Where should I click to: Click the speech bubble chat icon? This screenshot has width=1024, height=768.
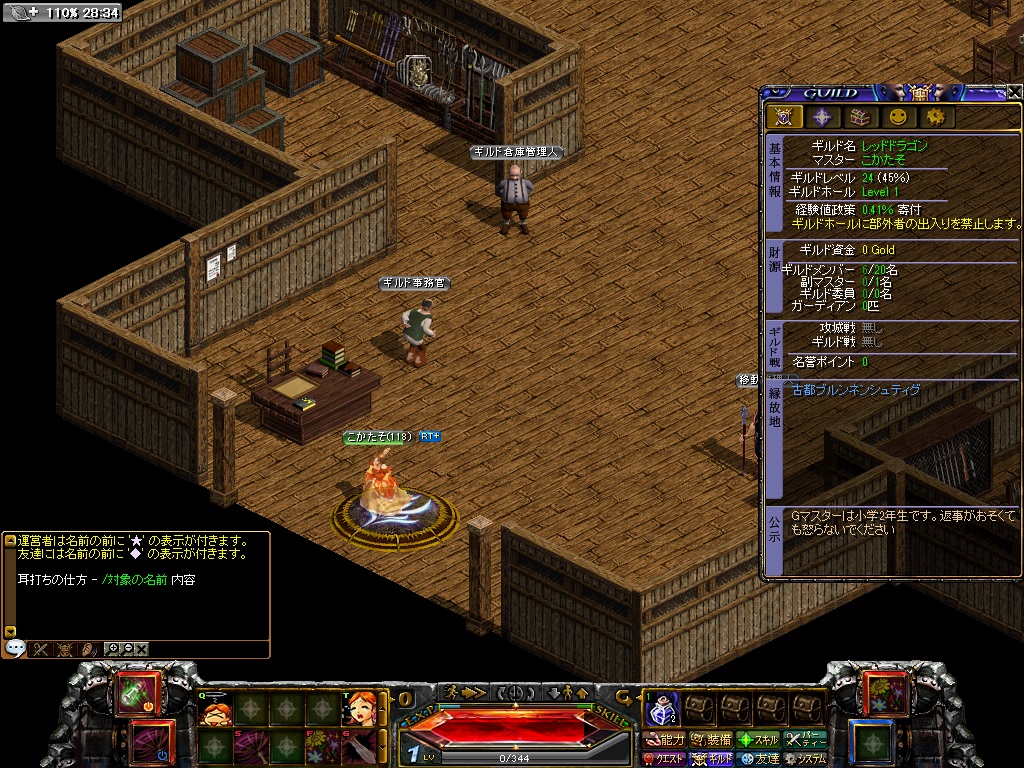pyautogui.click(x=14, y=648)
